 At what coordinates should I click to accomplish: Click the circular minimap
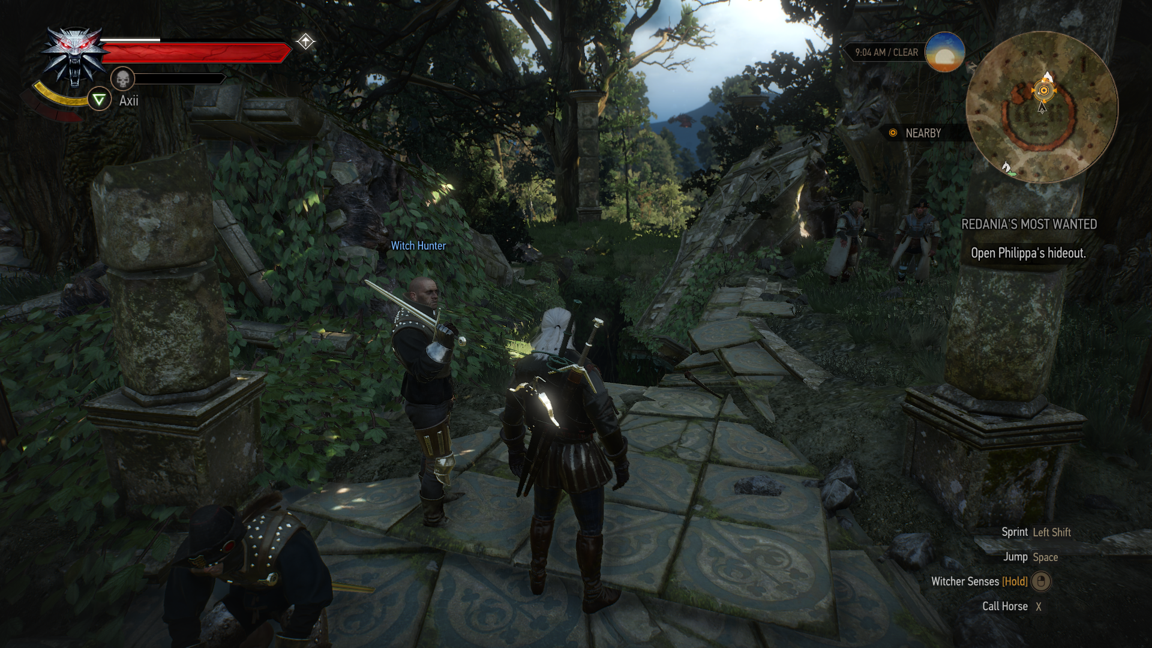pos(1042,107)
